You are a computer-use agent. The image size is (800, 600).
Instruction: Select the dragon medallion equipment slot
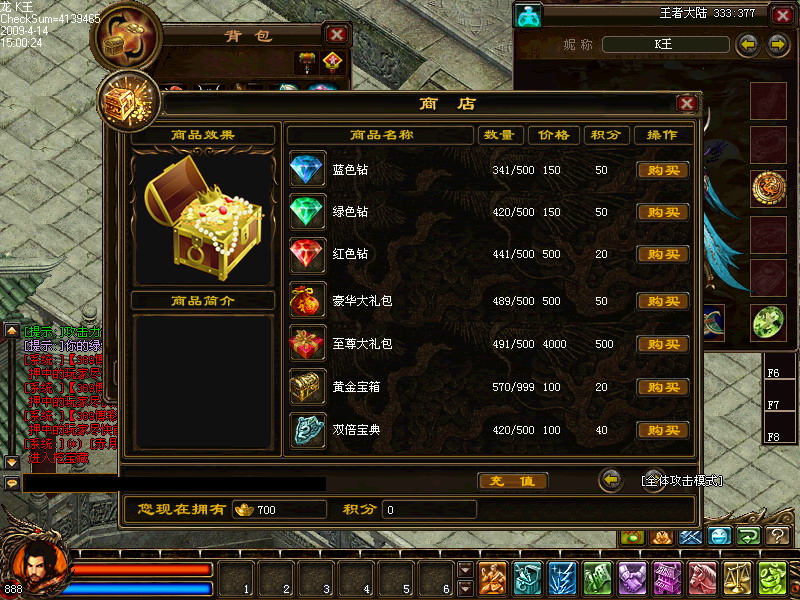pos(768,188)
